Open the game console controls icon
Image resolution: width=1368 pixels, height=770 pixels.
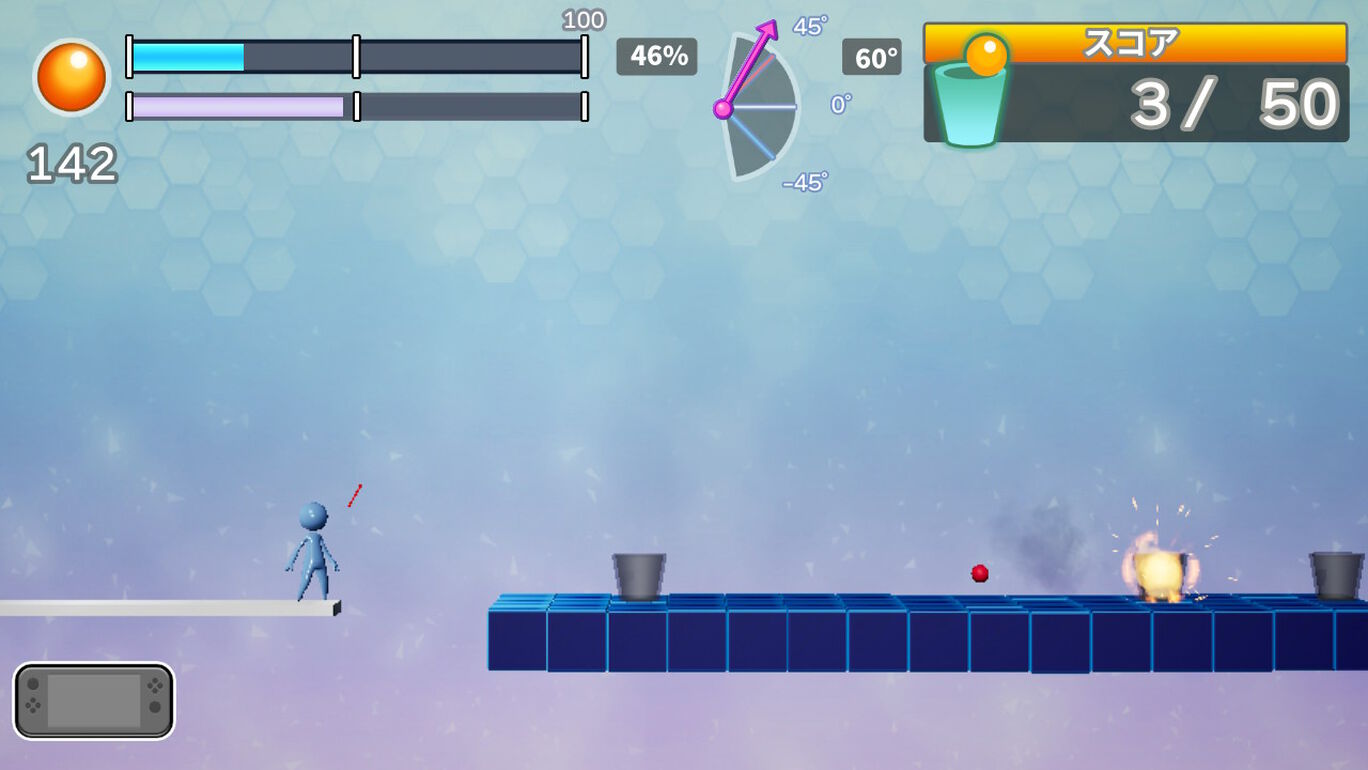point(93,701)
